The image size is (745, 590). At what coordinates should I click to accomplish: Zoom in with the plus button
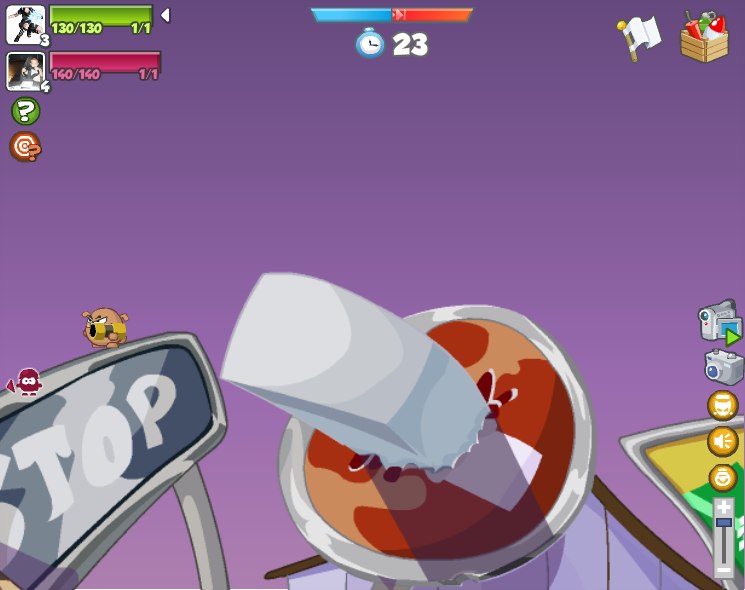[x=723, y=507]
